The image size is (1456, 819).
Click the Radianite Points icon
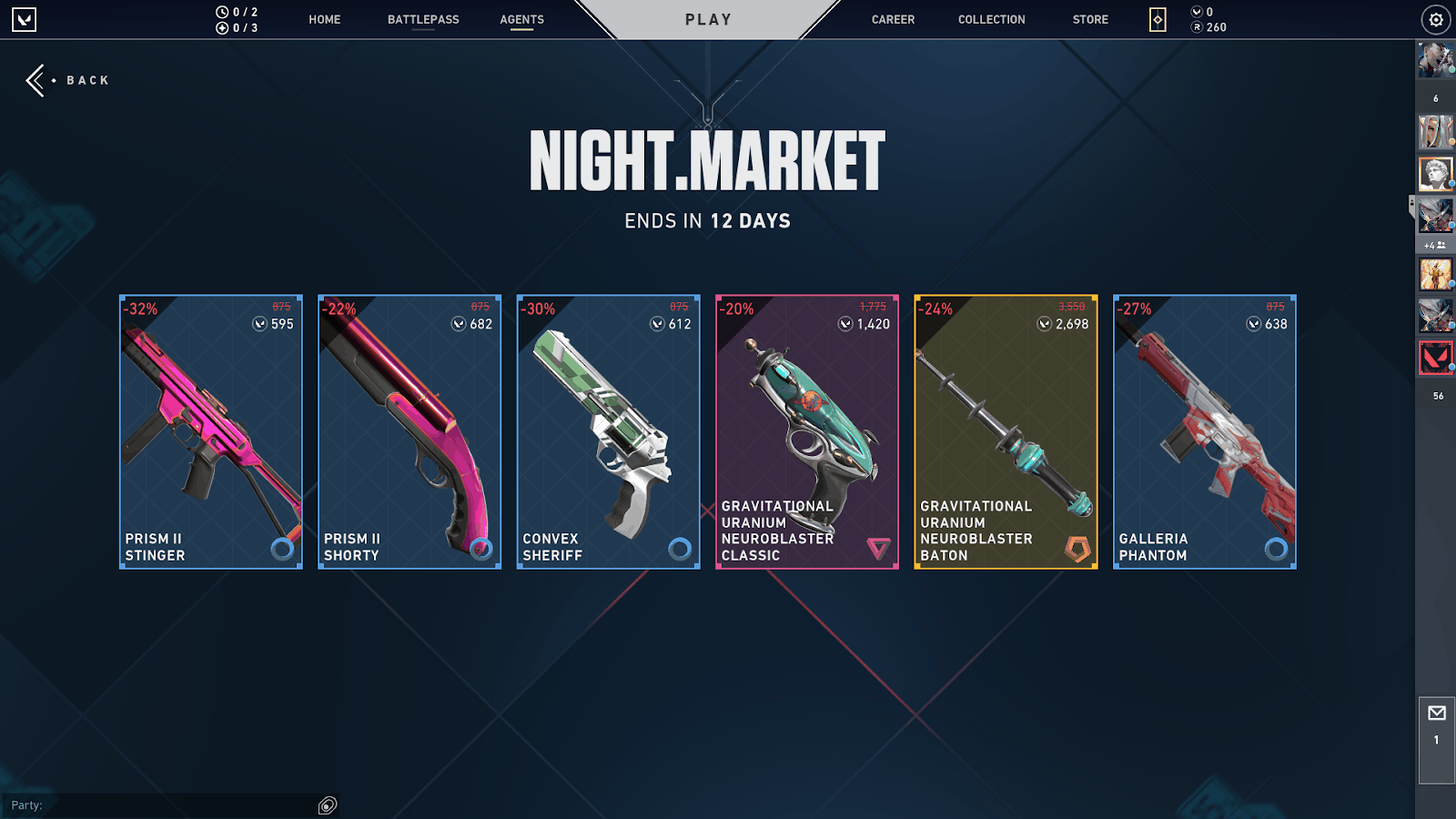coord(1195,26)
